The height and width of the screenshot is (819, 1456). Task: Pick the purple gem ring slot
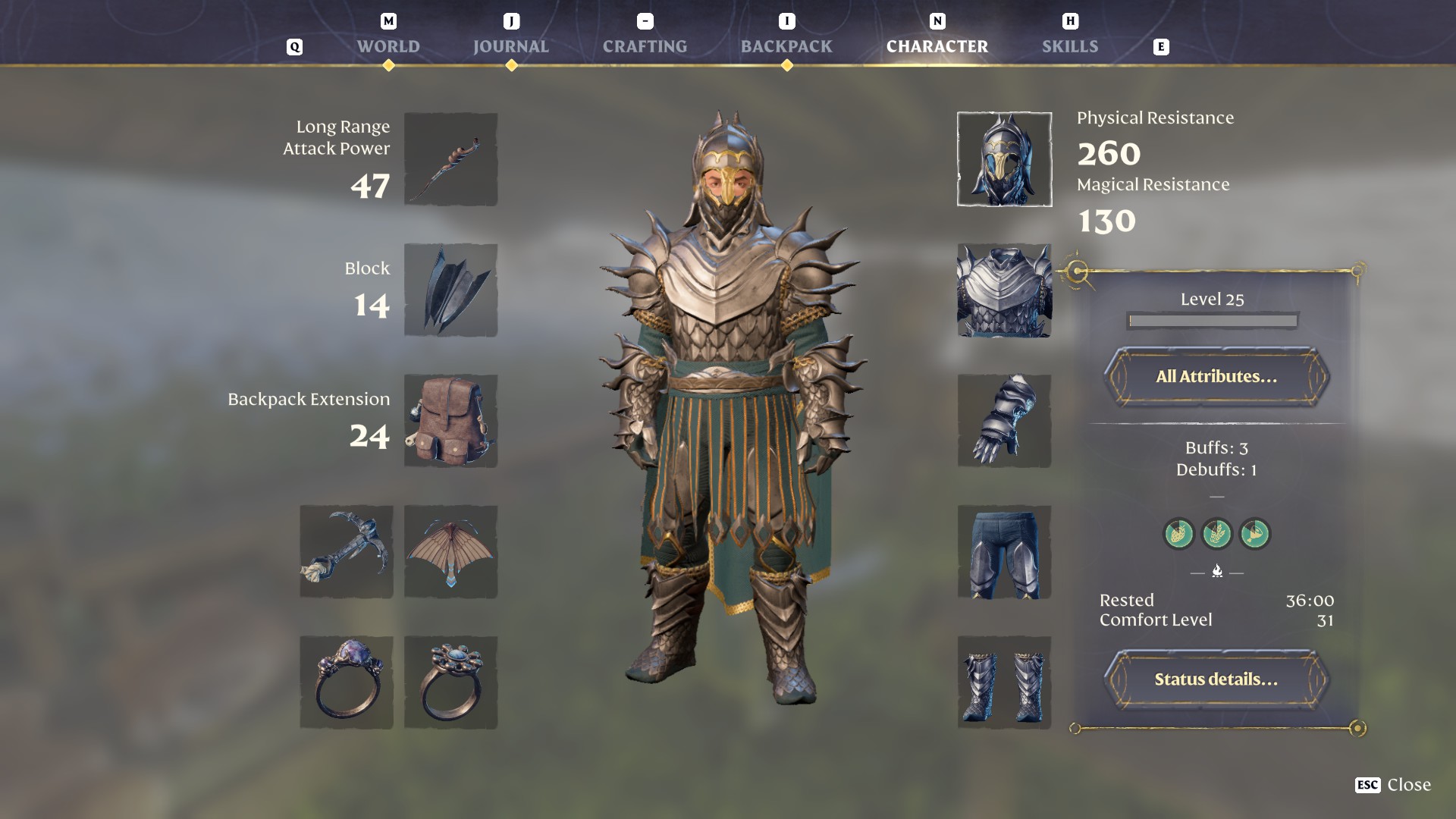tap(347, 682)
